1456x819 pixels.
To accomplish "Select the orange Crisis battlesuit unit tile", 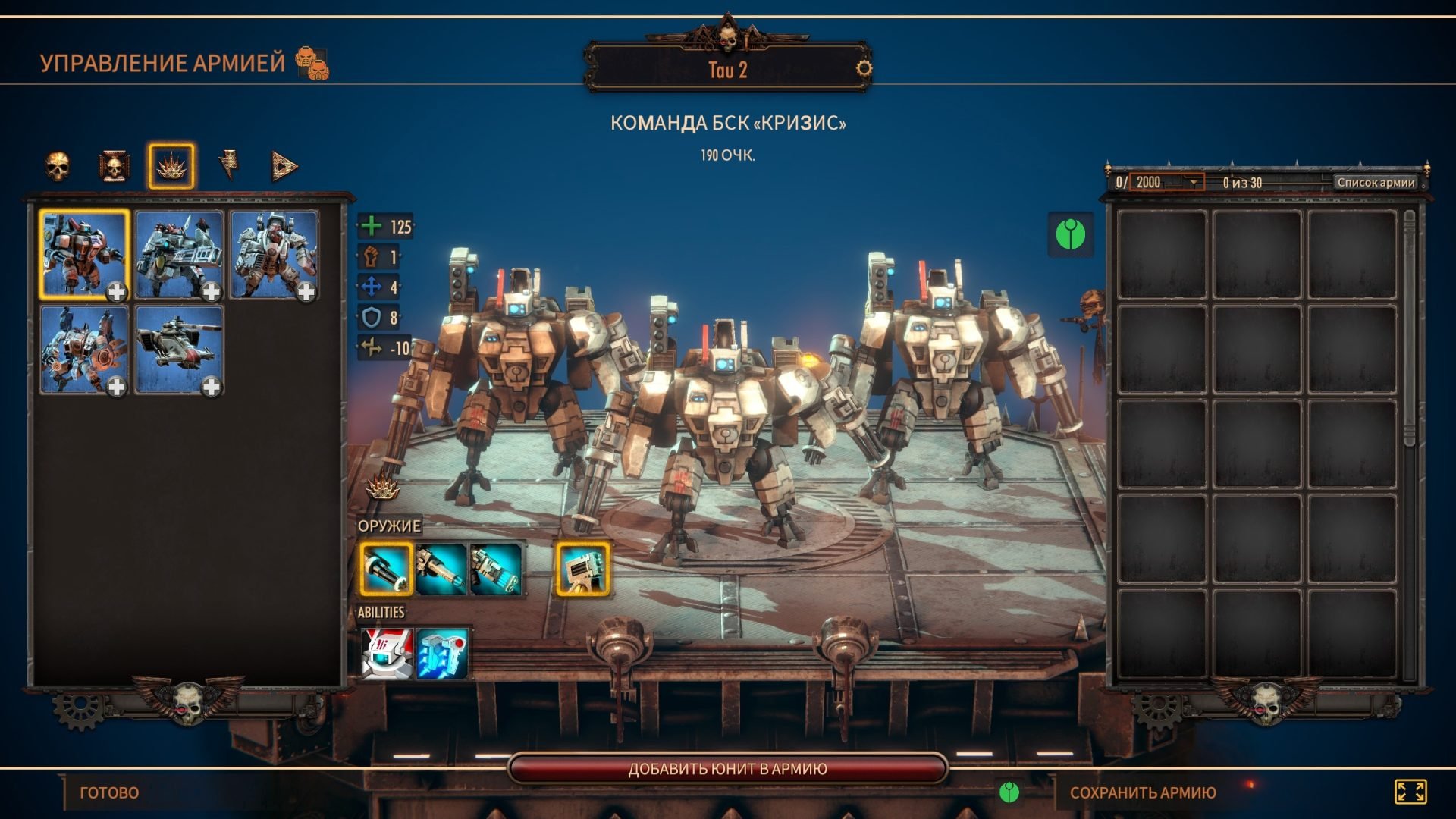I will pyautogui.click(x=83, y=255).
